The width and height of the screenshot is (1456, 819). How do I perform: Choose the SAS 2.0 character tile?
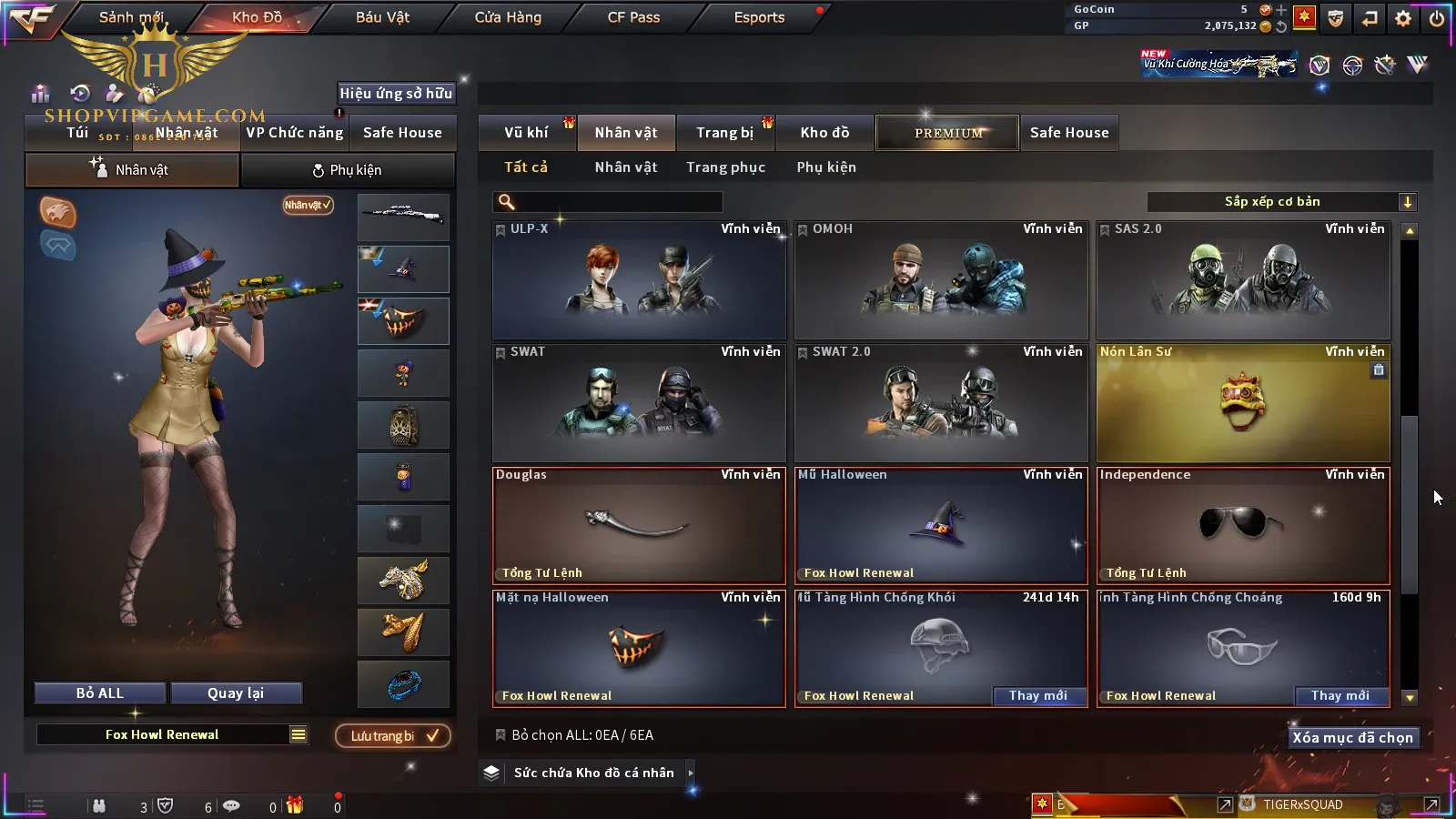[x=1243, y=280]
